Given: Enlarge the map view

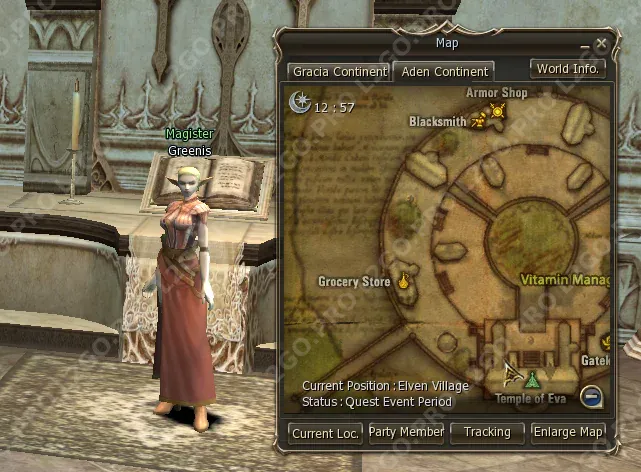Looking at the screenshot, I should click(x=568, y=432).
